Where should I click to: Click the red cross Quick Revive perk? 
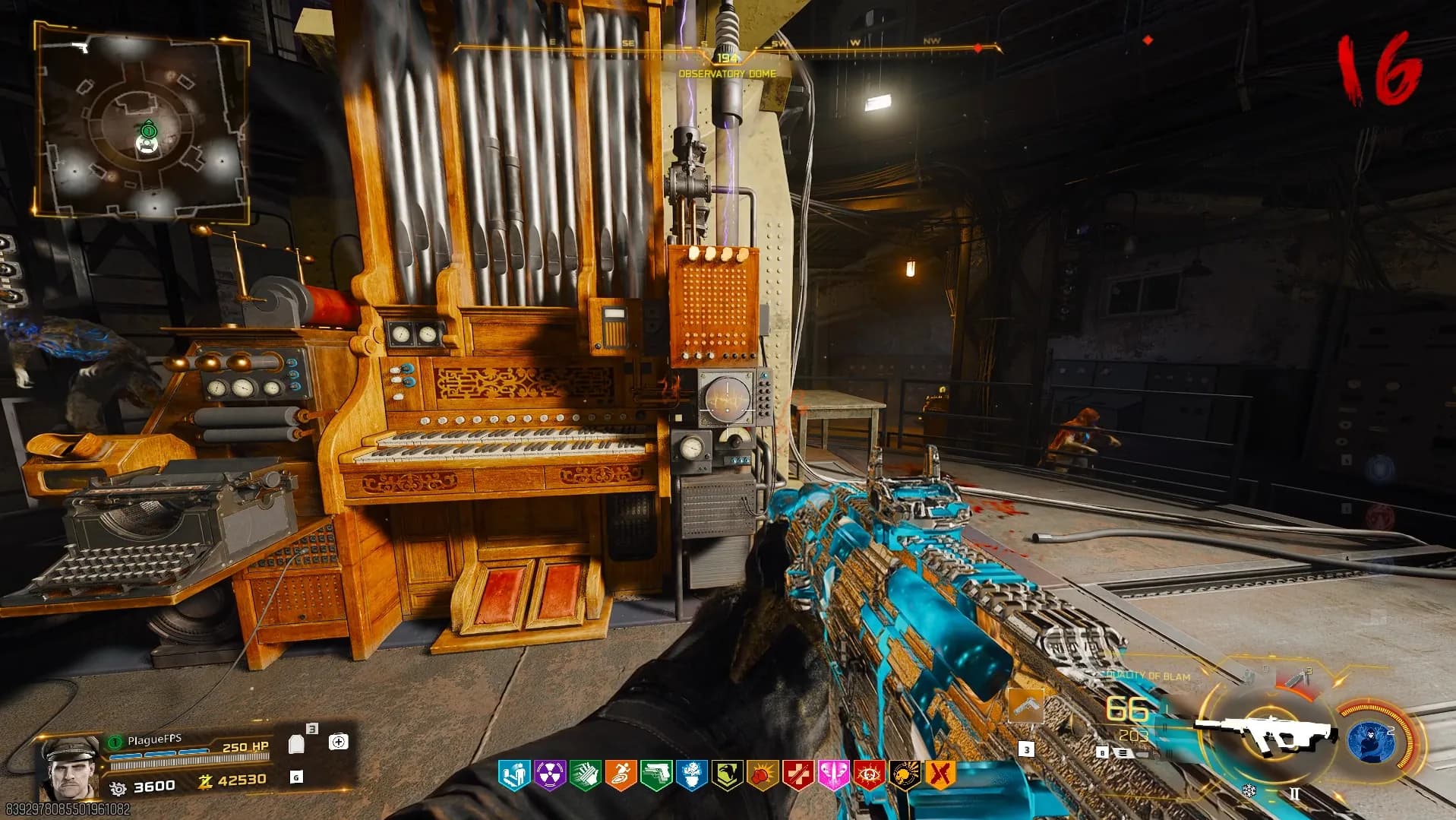pos(797,774)
